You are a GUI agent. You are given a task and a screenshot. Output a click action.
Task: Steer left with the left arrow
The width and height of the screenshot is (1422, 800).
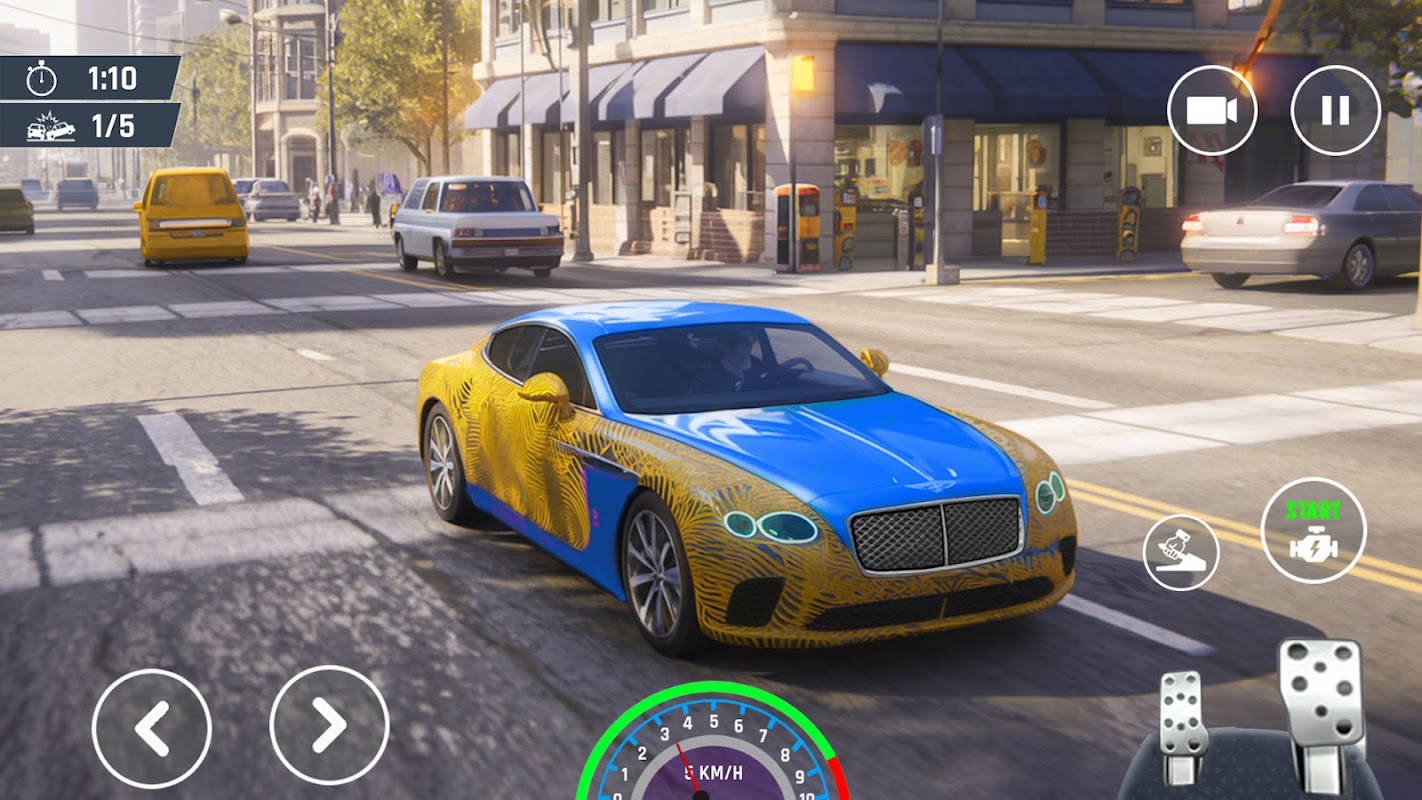pos(152,727)
